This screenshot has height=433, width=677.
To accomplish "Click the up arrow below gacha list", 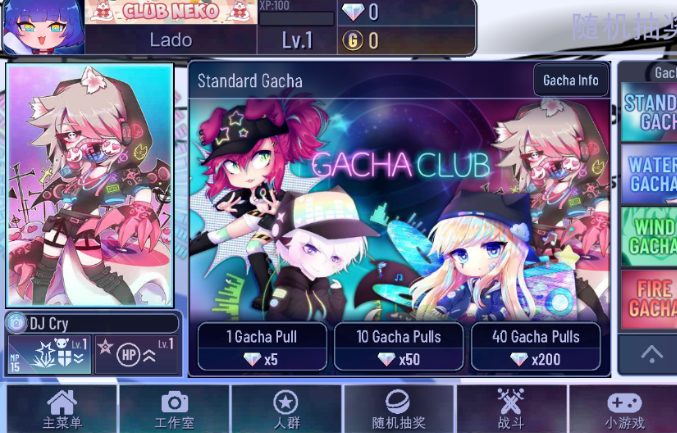I will 651,353.
